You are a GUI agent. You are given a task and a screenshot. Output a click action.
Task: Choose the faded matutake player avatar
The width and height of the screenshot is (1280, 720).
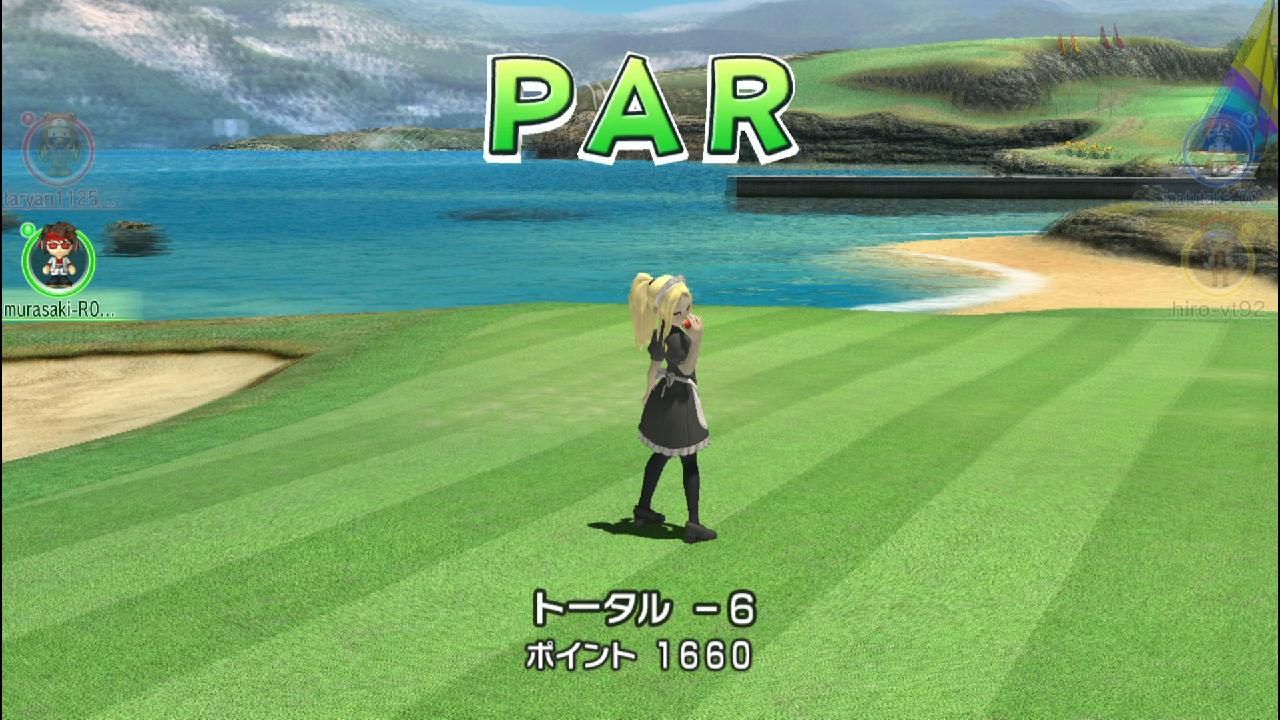[x=1218, y=150]
